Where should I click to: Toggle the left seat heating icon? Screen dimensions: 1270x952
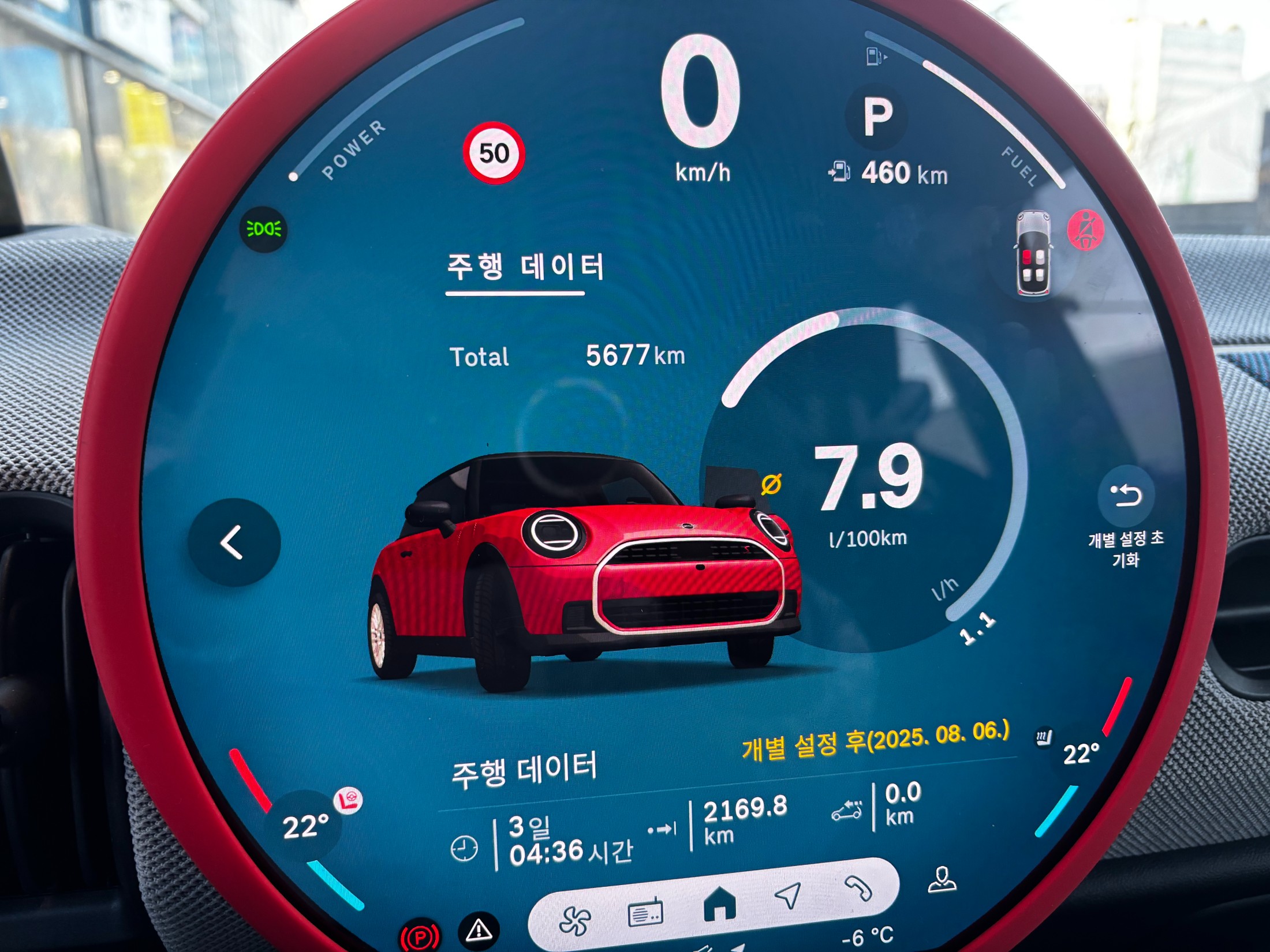(349, 800)
